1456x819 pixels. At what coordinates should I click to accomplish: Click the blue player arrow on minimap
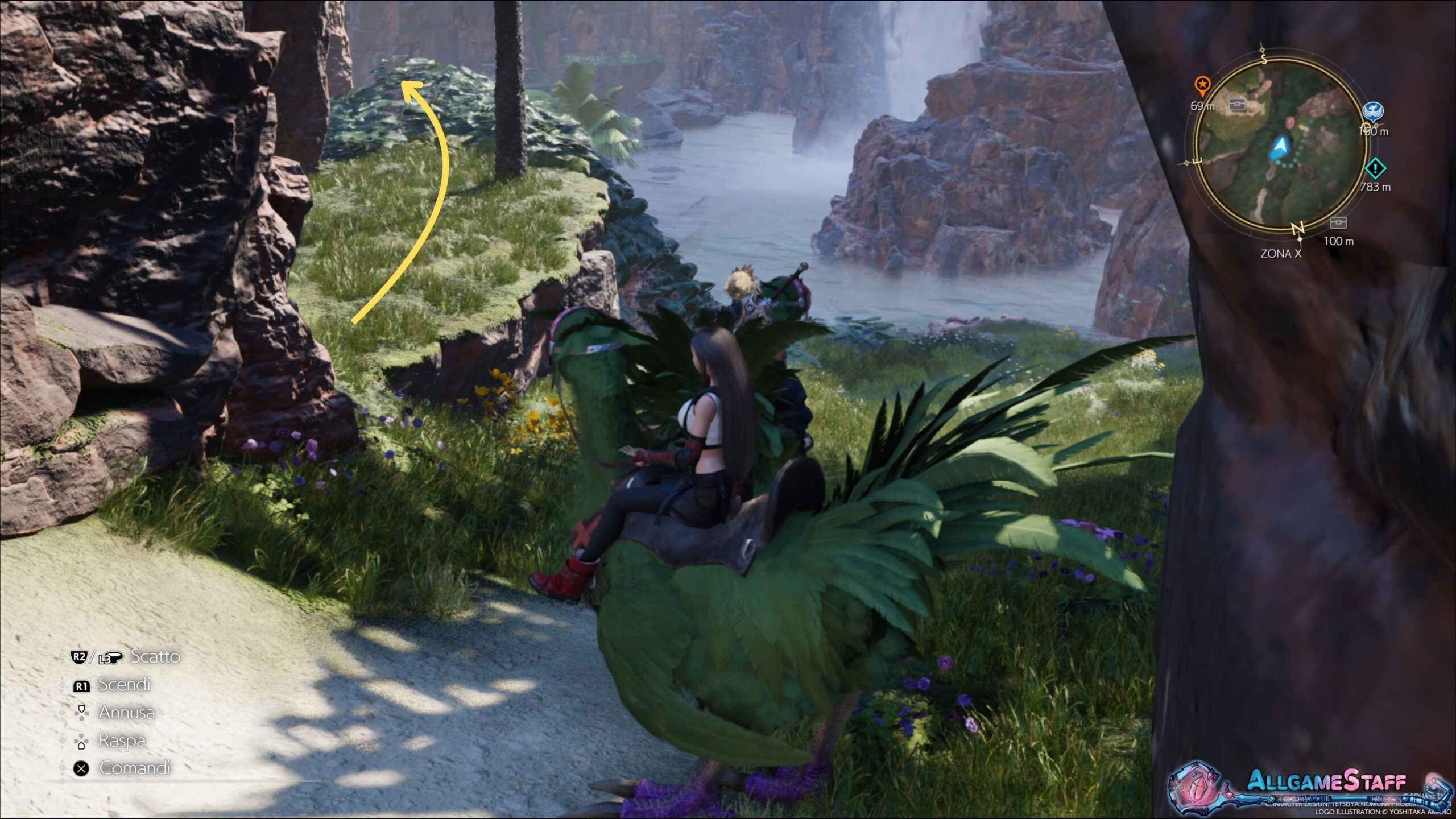click(x=1279, y=147)
